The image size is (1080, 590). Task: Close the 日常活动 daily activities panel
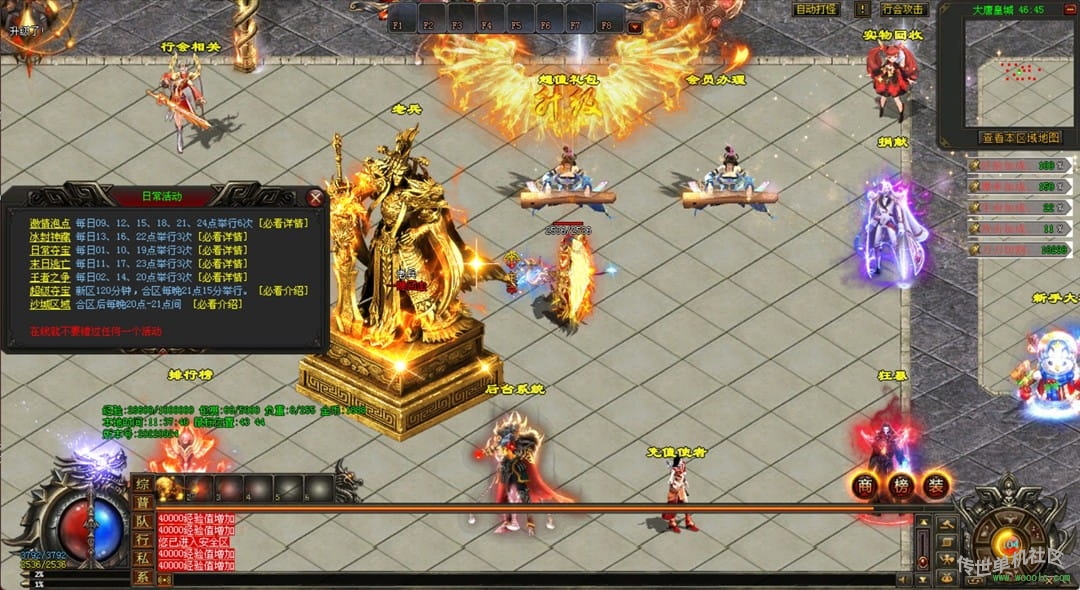(x=316, y=198)
